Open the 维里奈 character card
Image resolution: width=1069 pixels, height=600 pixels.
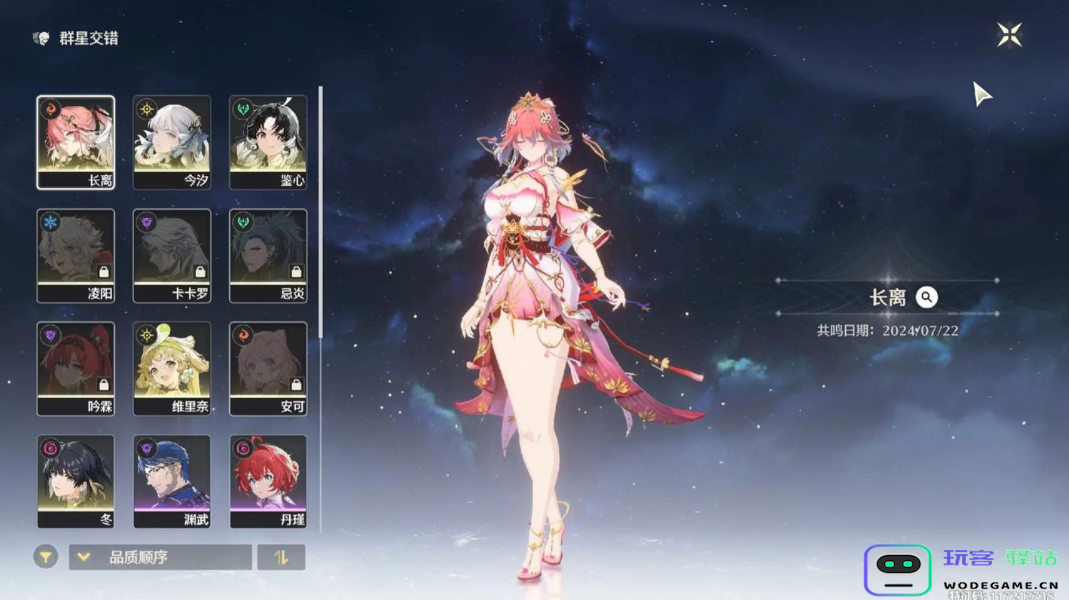click(172, 368)
